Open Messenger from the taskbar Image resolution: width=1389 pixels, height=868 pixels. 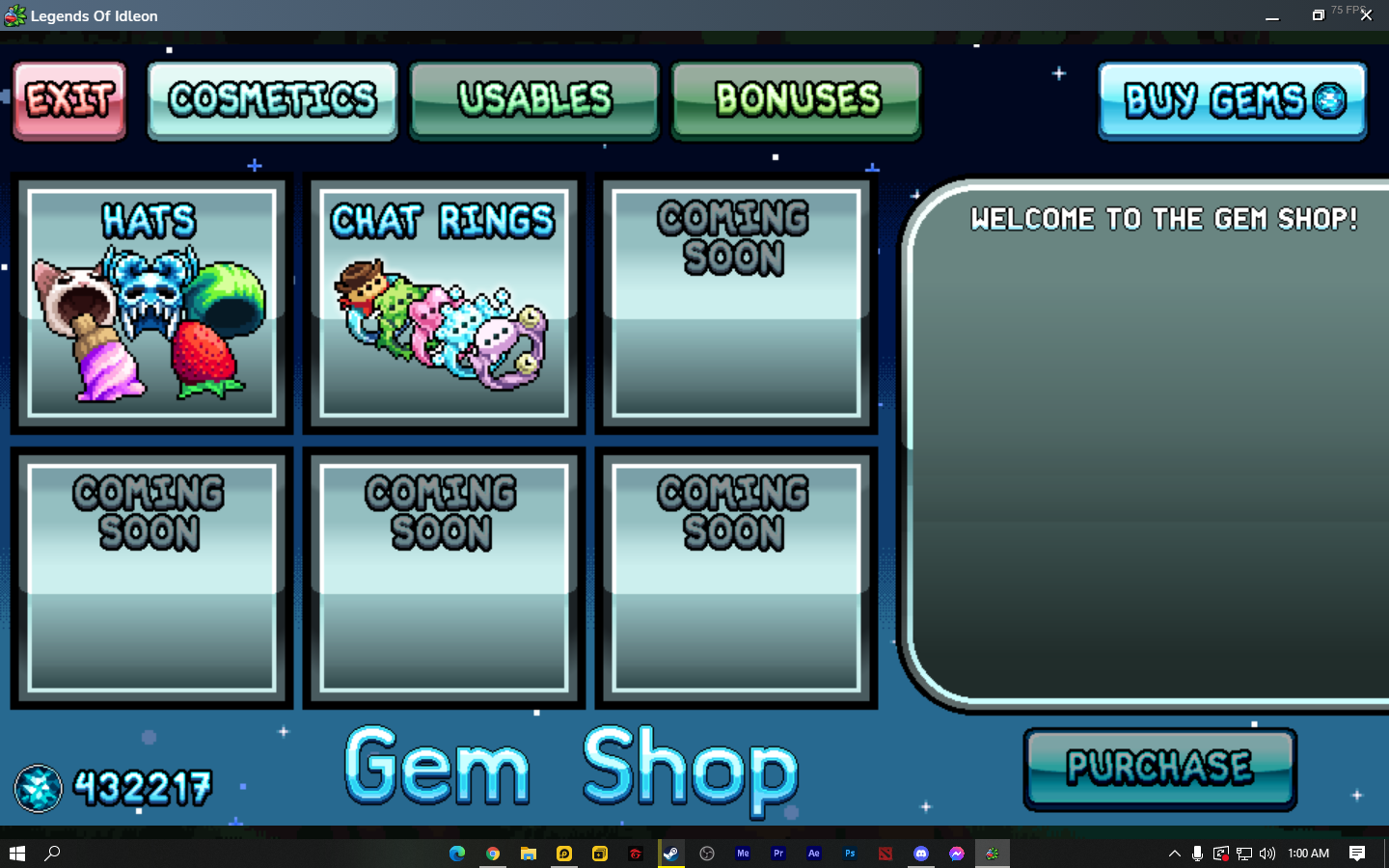957,854
